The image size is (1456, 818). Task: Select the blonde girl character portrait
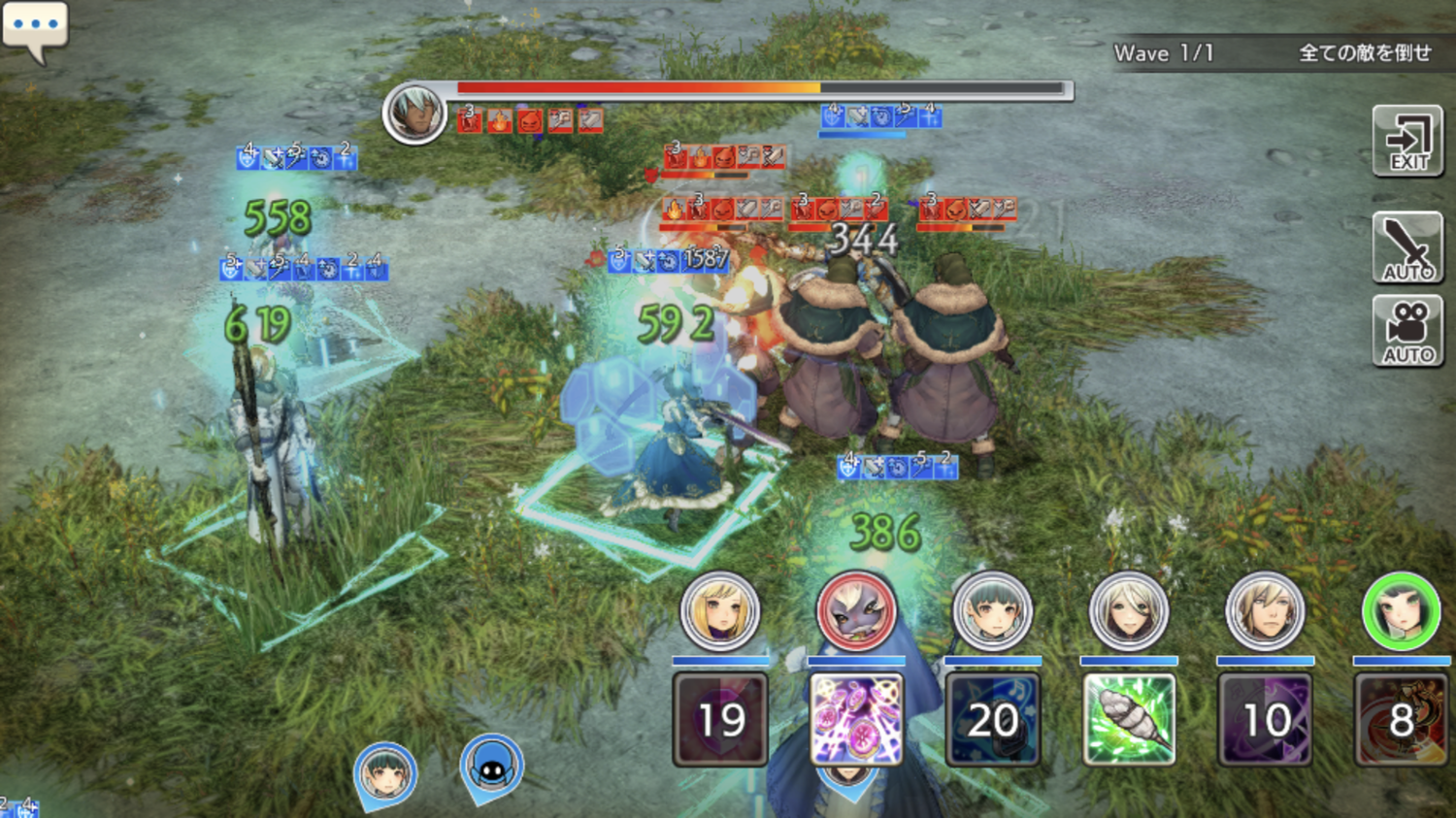click(x=719, y=611)
